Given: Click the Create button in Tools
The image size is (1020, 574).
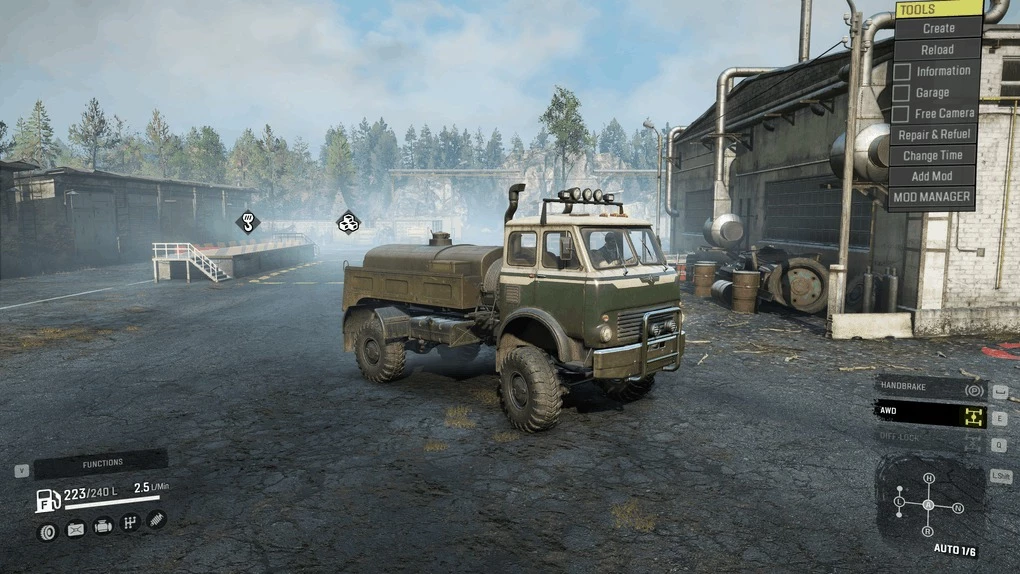Looking at the screenshot, I should 937,29.
